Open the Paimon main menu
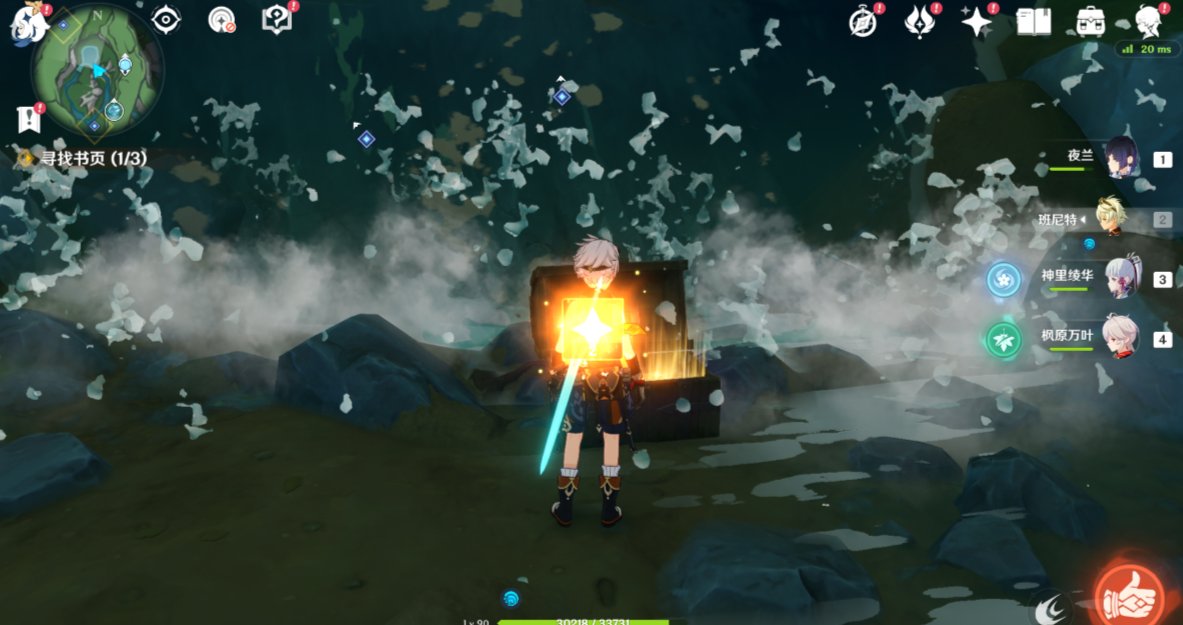The width and height of the screenshot is (1183, 625). [28, 24]
